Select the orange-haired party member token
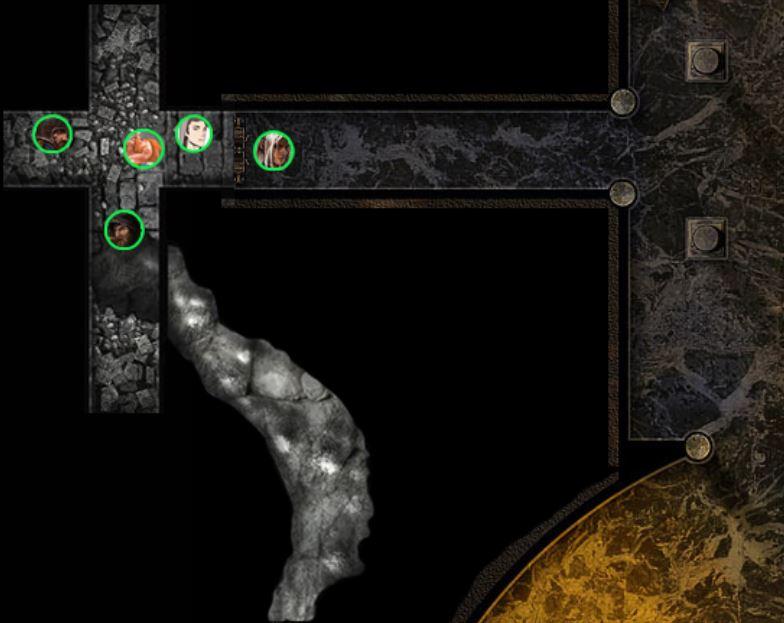 pyautogui.click(x=143, y=148)
